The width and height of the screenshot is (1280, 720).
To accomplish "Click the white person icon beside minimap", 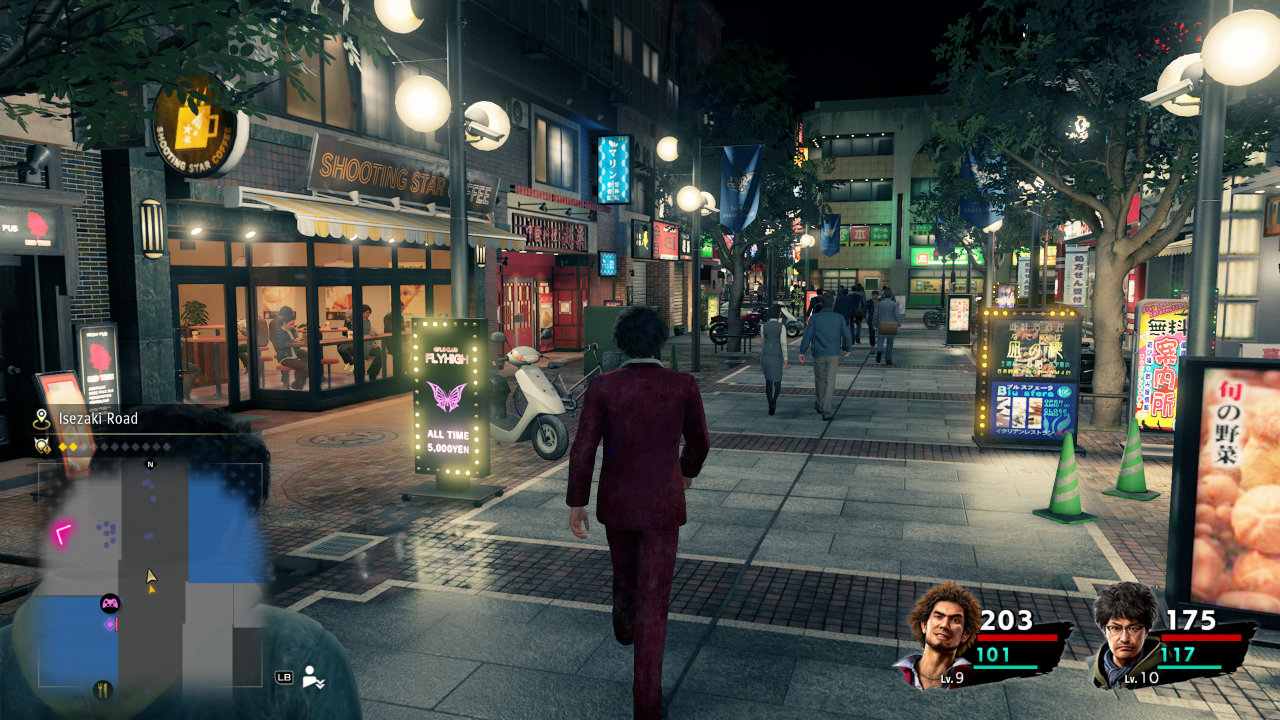I will click(315, 677).
